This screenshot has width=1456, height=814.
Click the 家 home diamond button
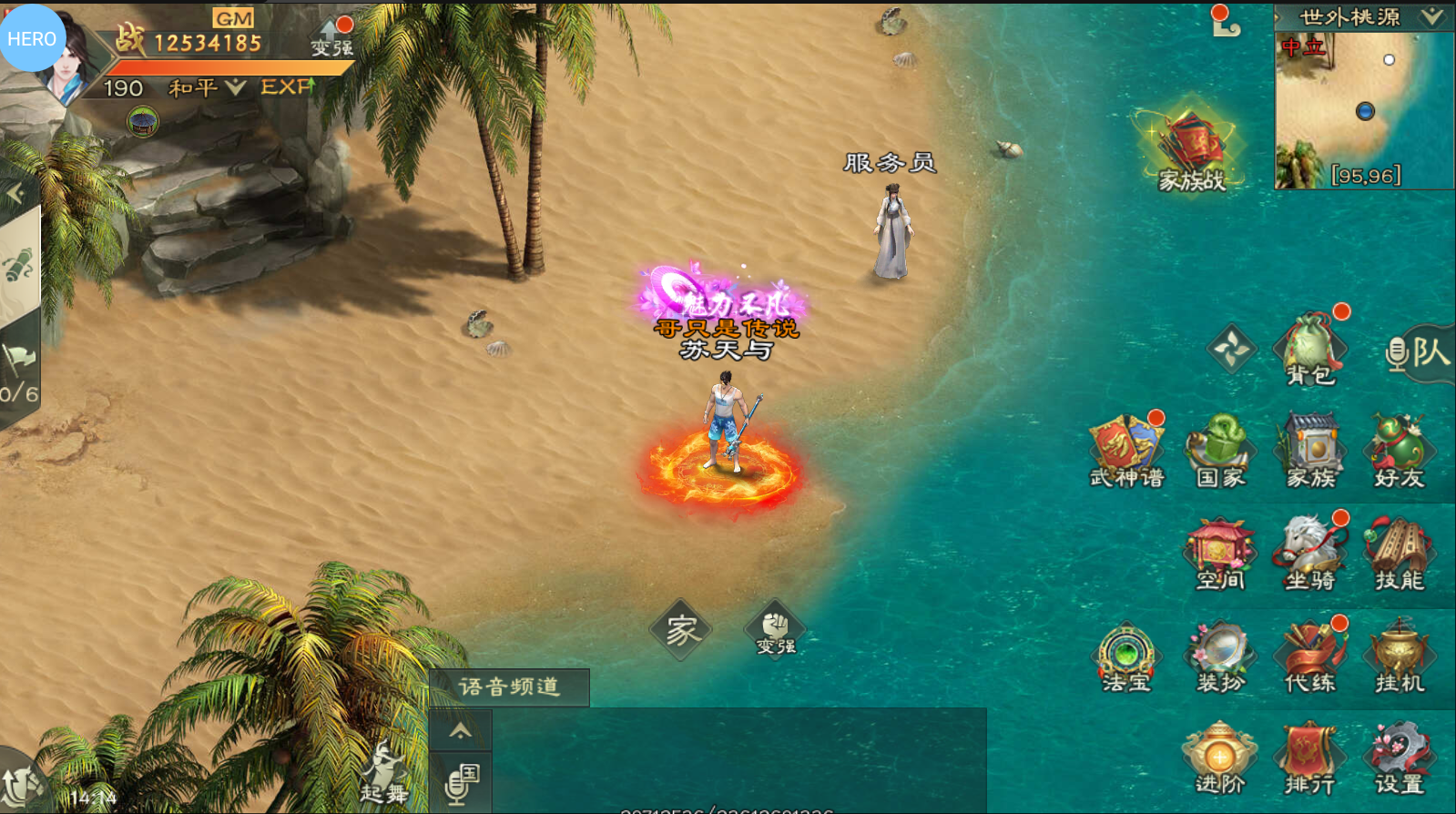pos(681,629)
